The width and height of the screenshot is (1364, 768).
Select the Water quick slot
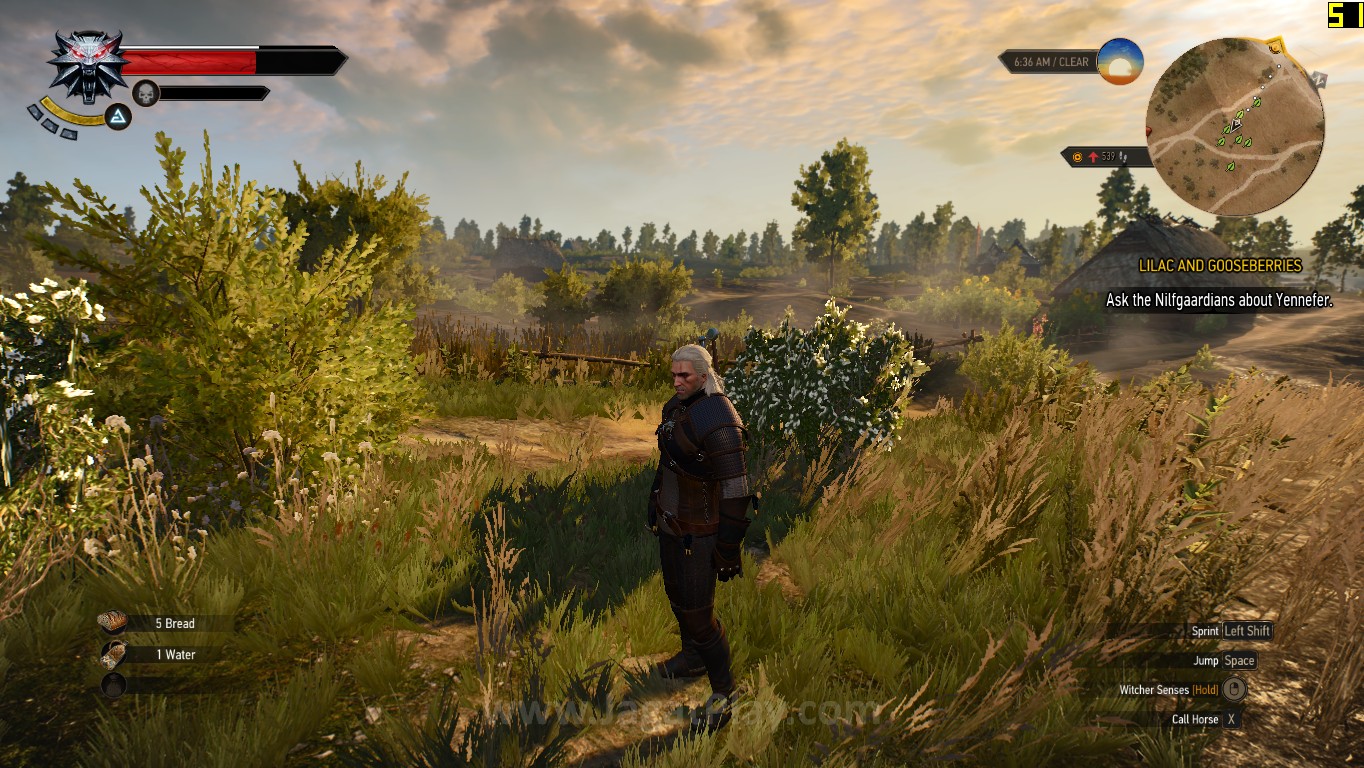pyautogui.click(x=113, y=654)
